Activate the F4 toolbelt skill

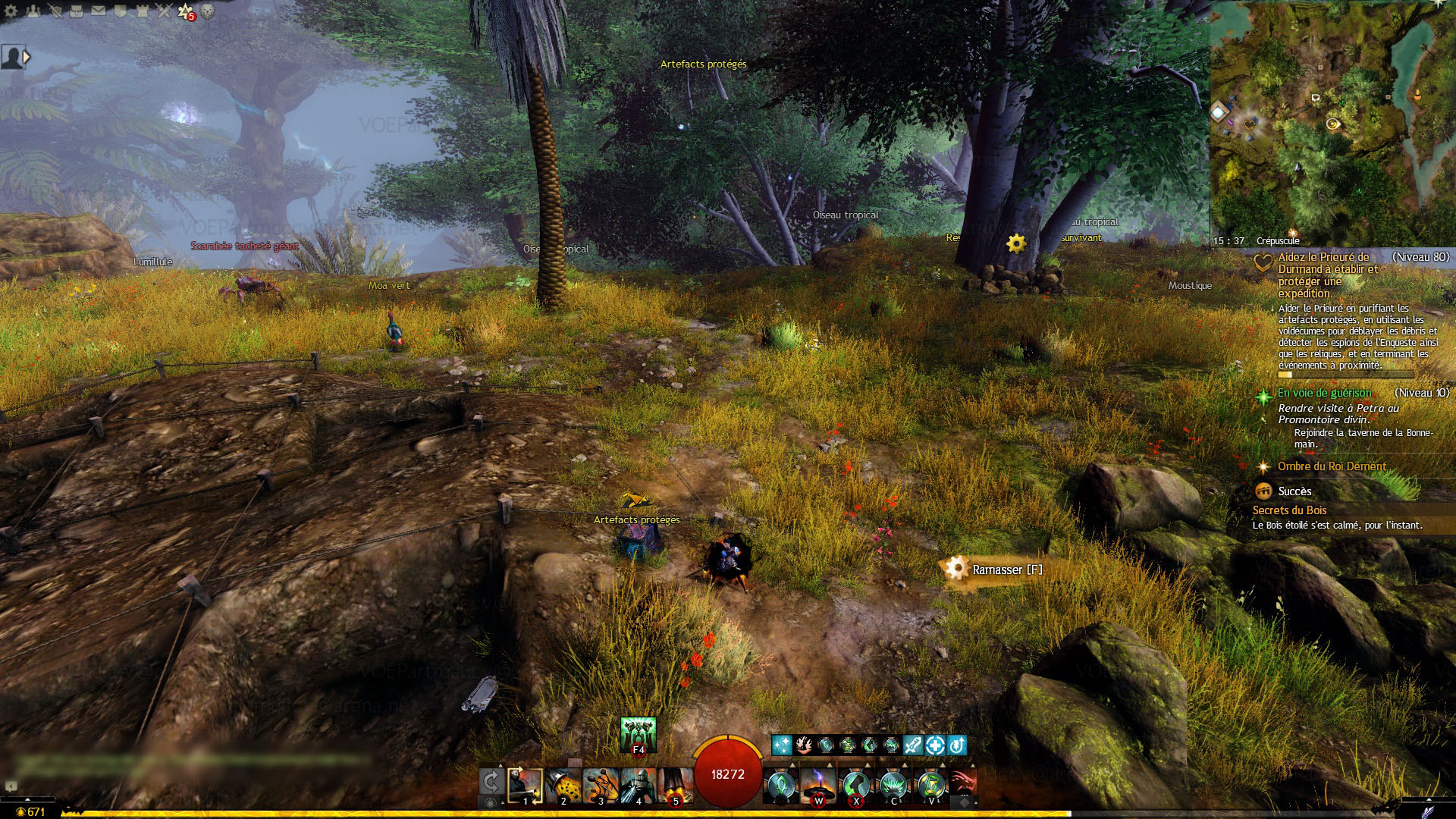[x=638, y=734]
